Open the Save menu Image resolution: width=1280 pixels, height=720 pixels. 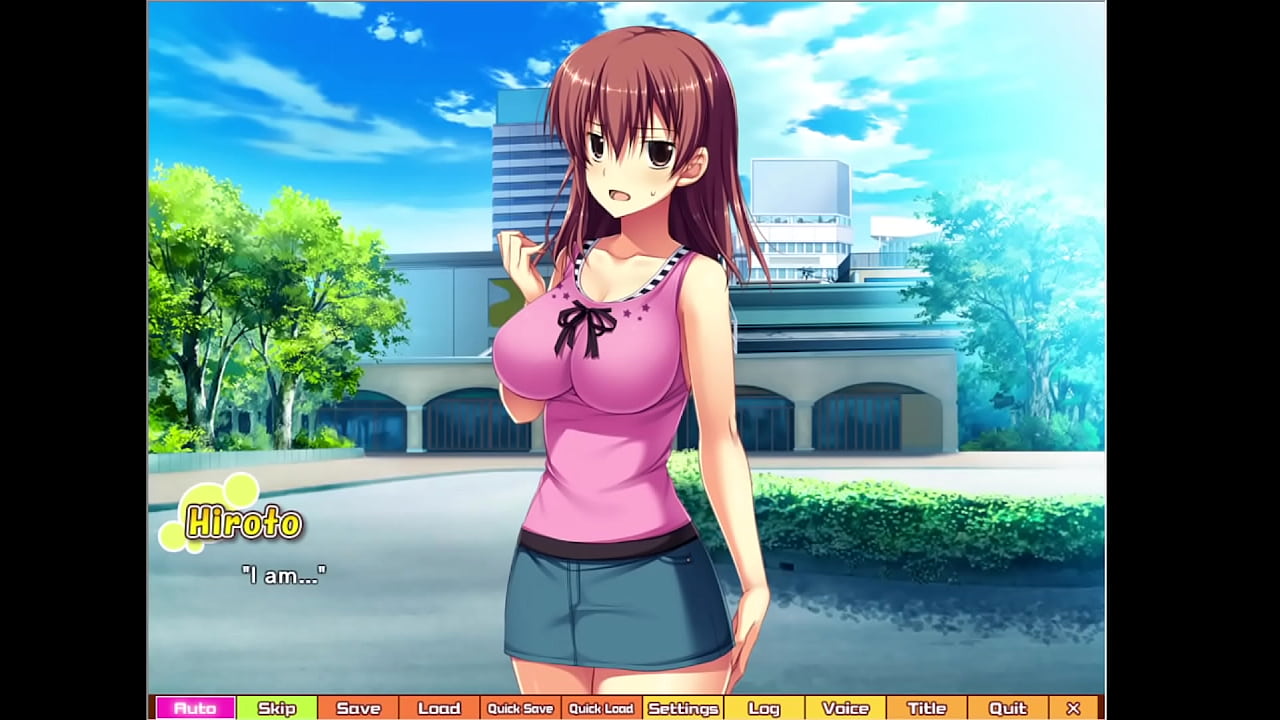pos(358,708)
